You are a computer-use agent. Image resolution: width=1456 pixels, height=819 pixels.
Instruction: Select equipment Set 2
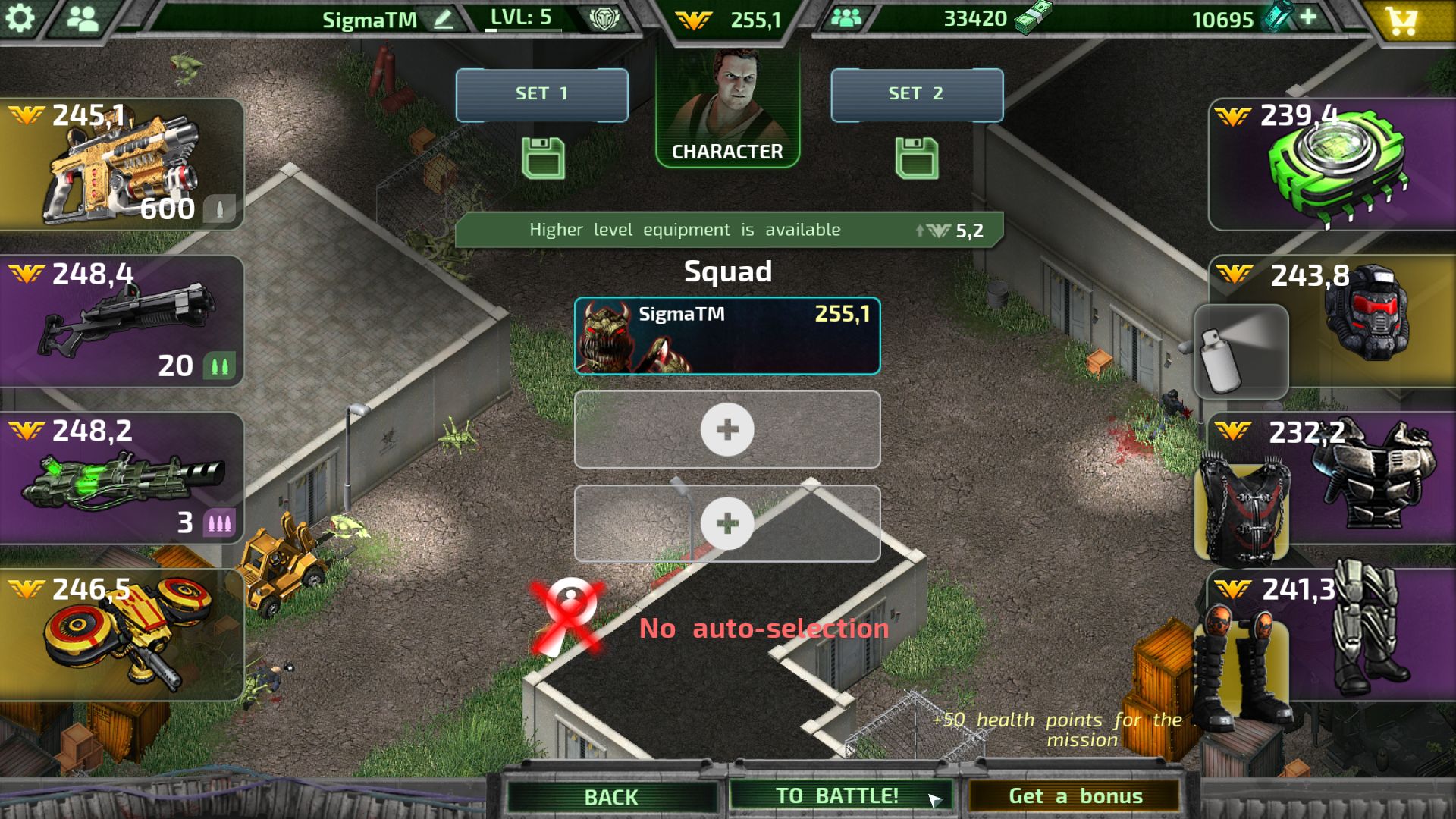click(x=916, y=94)
